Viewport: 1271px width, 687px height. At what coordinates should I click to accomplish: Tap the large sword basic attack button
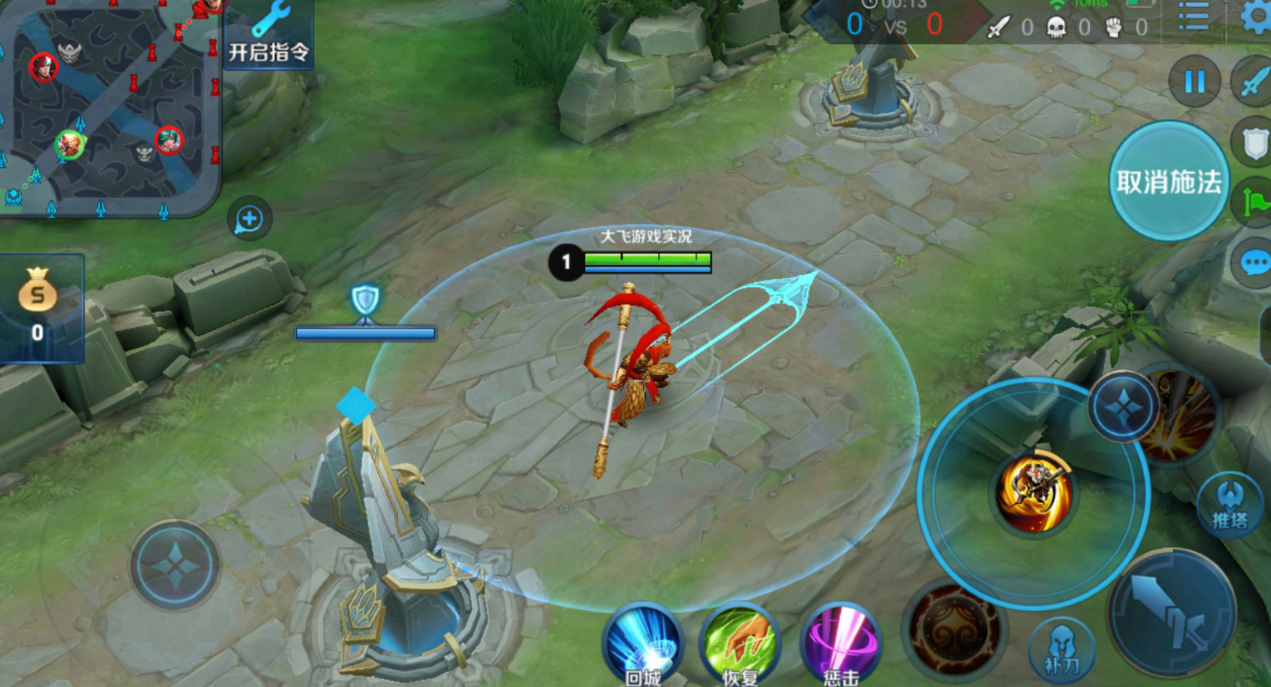point(1171,612)
